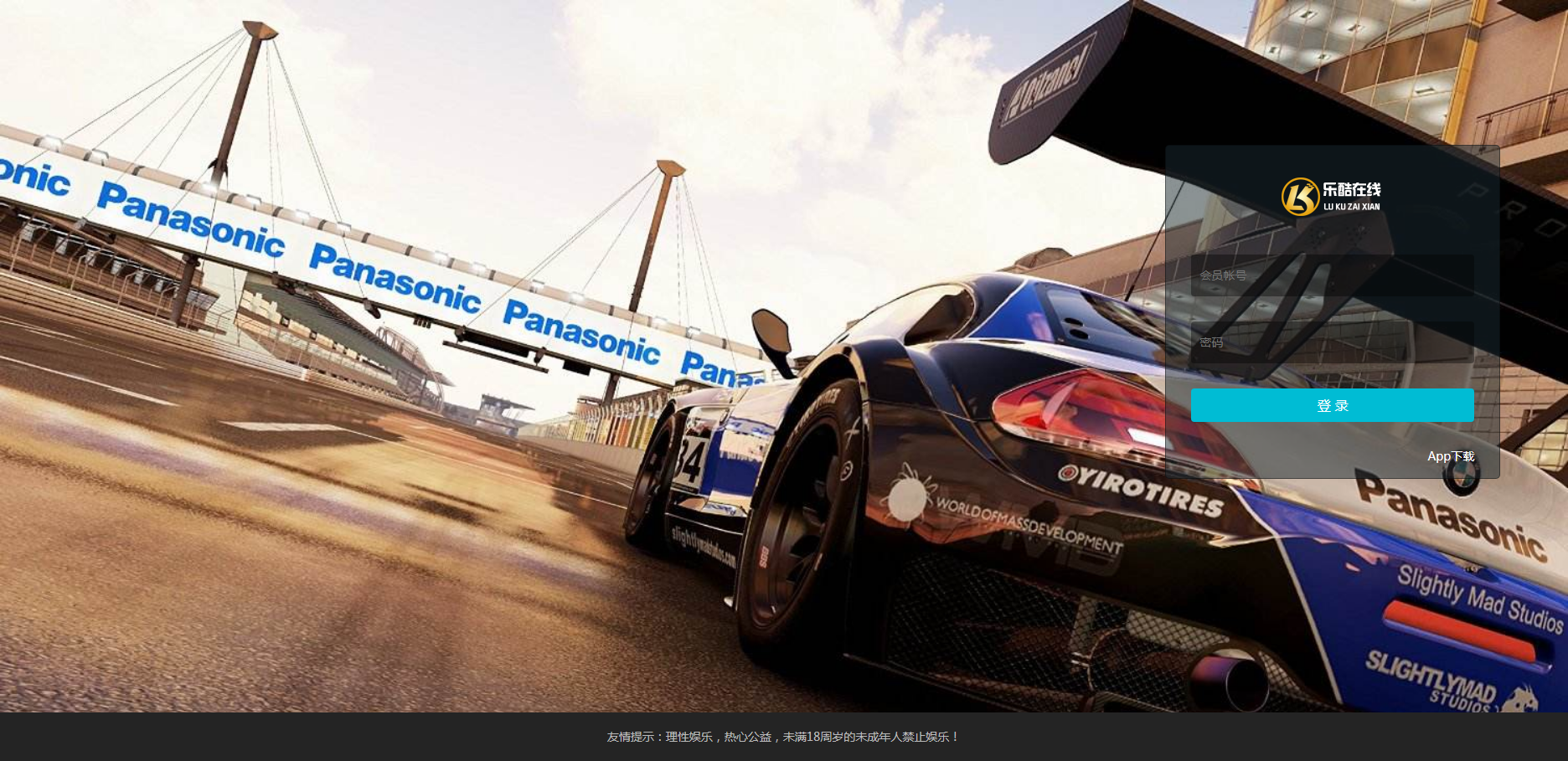Click the 会员帐号 account input field
The image size is (1568, 761).
coord(1332,275)
